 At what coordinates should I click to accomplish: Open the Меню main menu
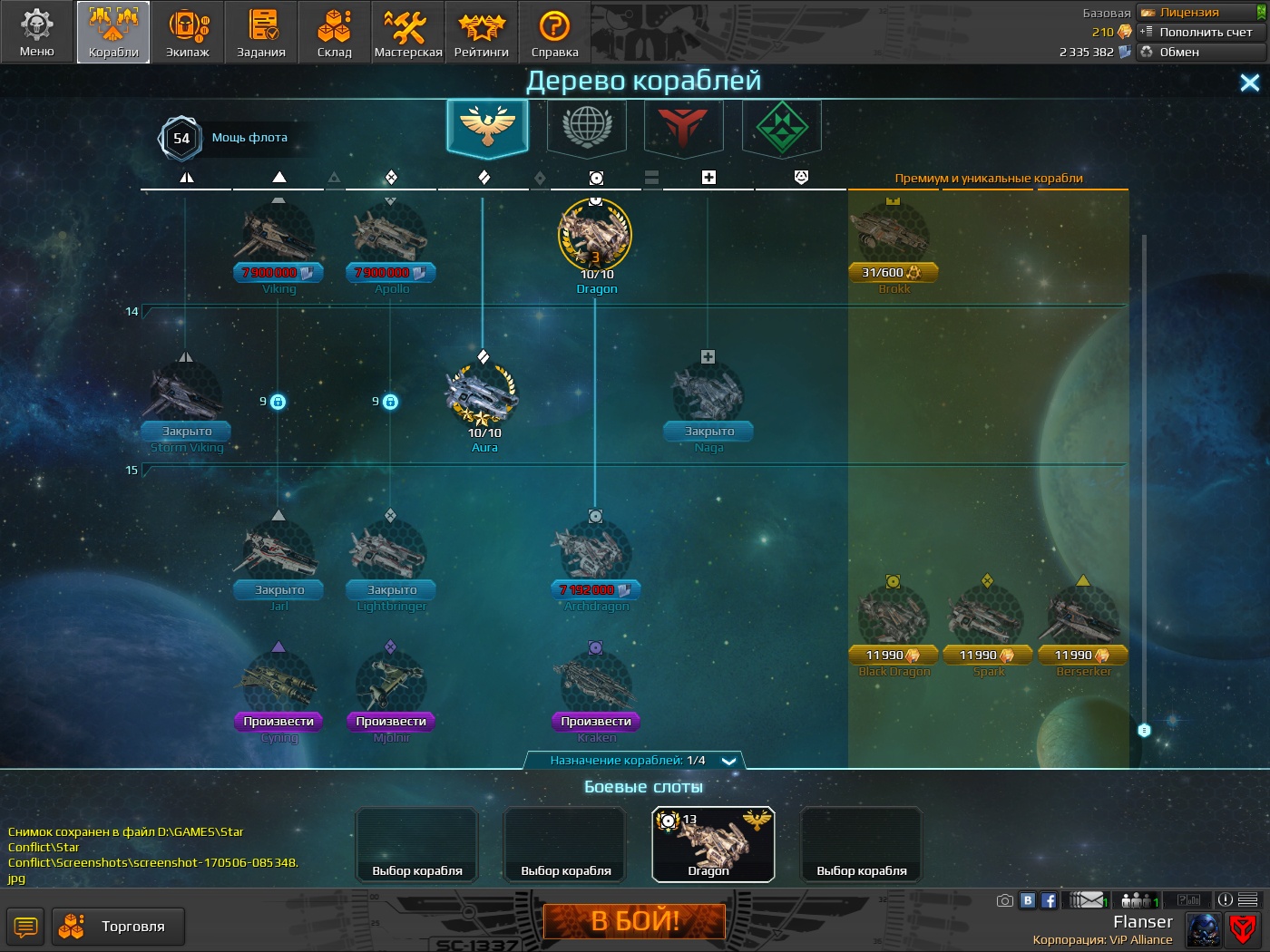[37, 33]
